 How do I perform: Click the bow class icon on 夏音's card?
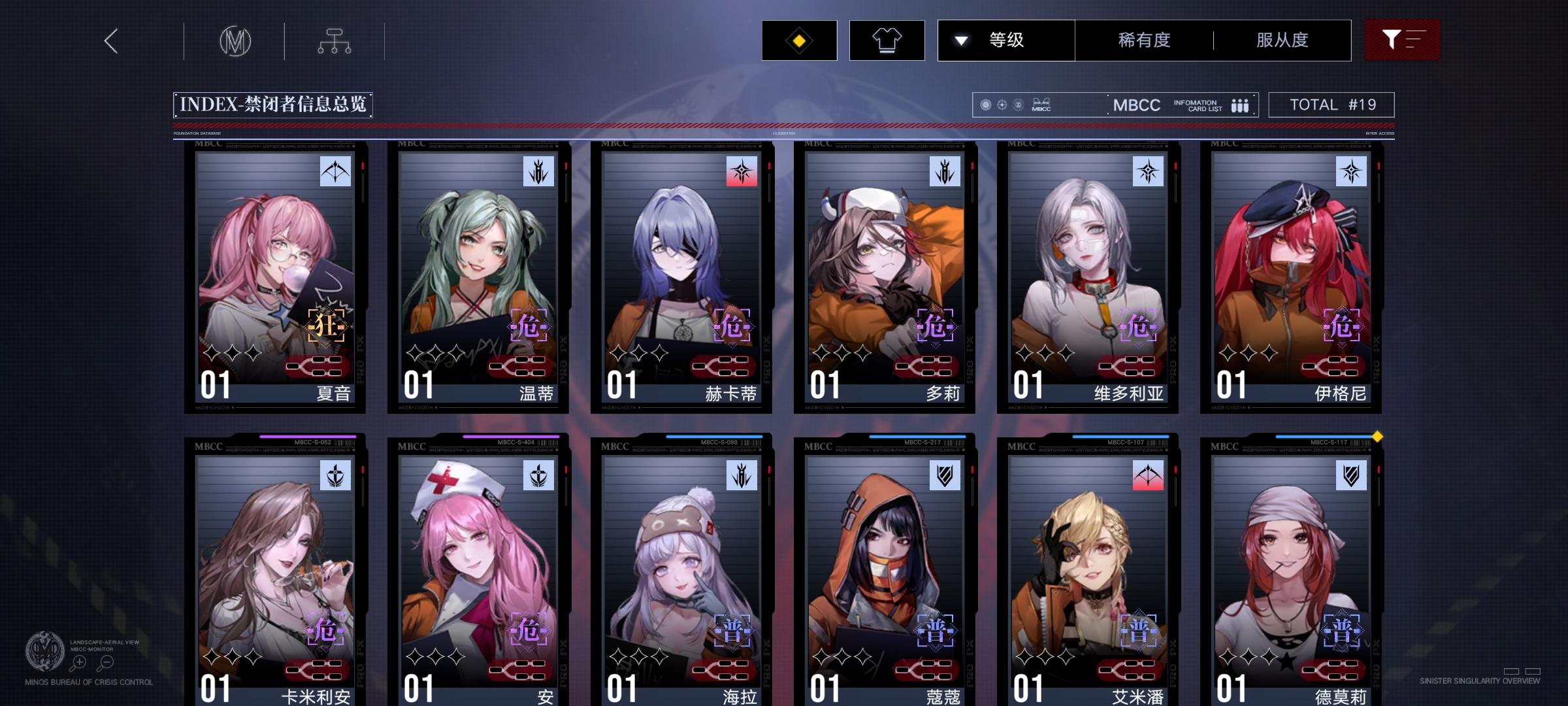coord(336,171)
